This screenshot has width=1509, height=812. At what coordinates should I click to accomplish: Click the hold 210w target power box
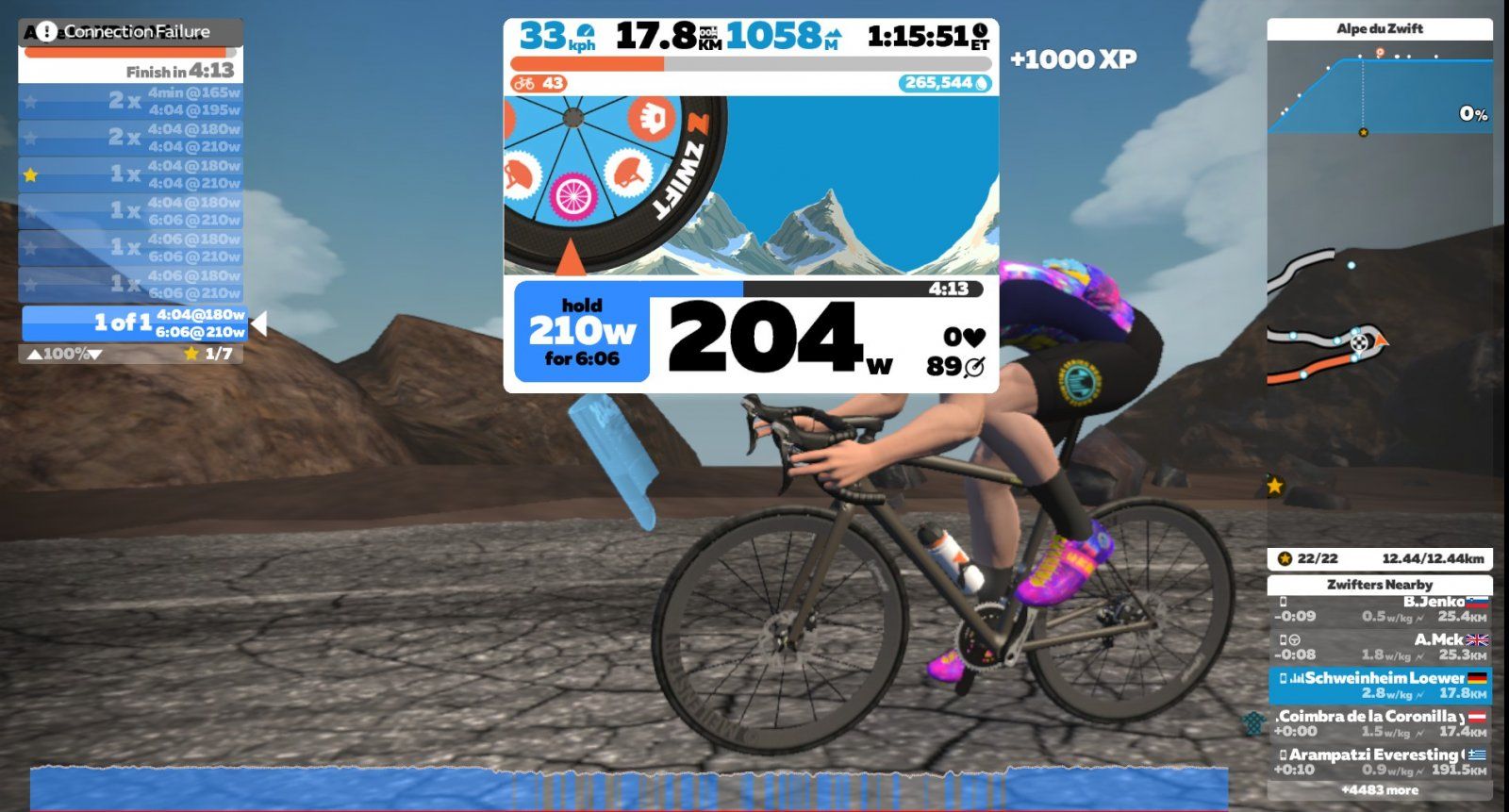[581, 332]
